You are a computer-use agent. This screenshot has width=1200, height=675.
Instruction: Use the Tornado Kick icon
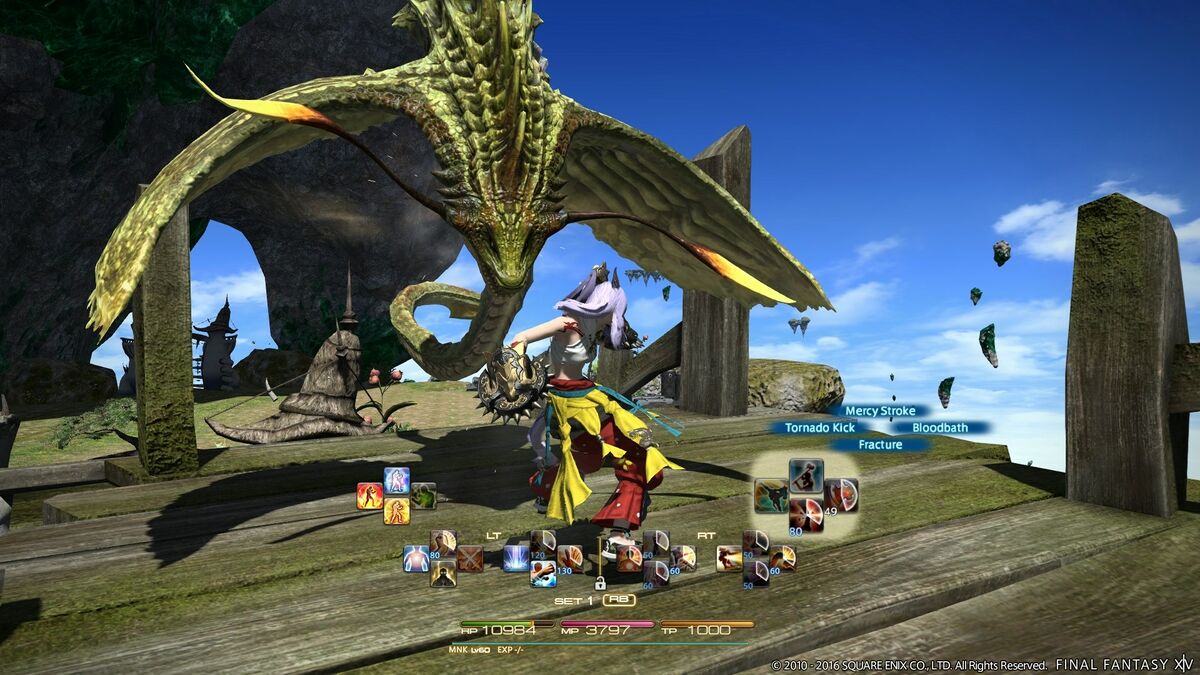[x=771, y=495]
